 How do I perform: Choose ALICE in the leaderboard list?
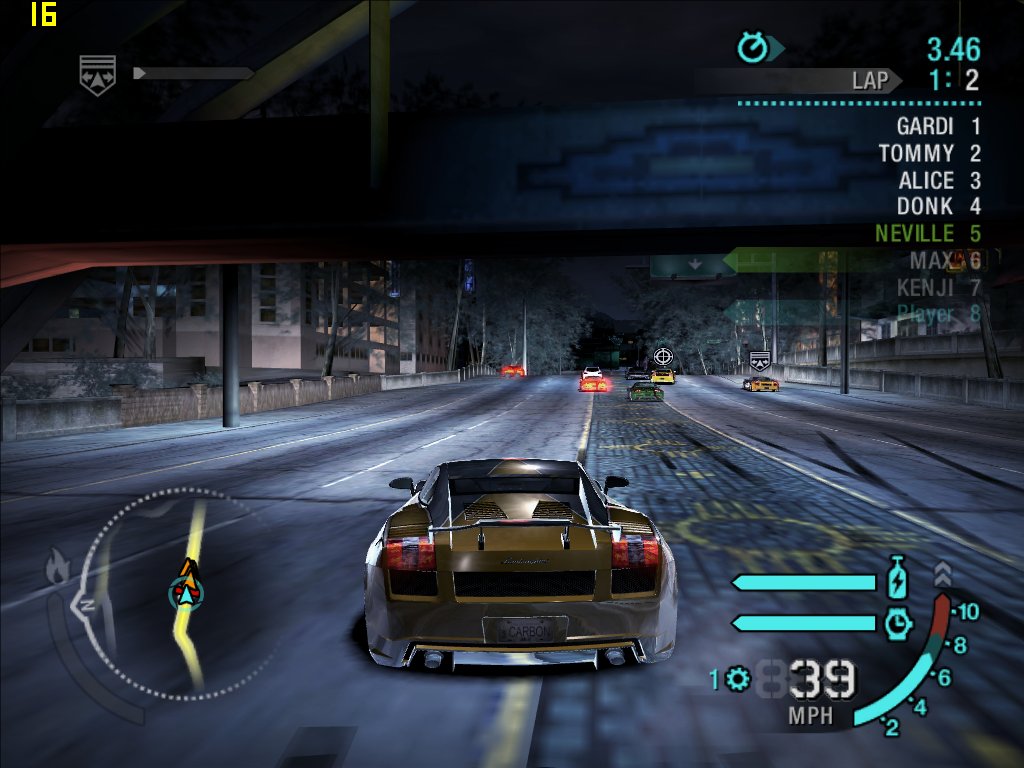(926, 181)
